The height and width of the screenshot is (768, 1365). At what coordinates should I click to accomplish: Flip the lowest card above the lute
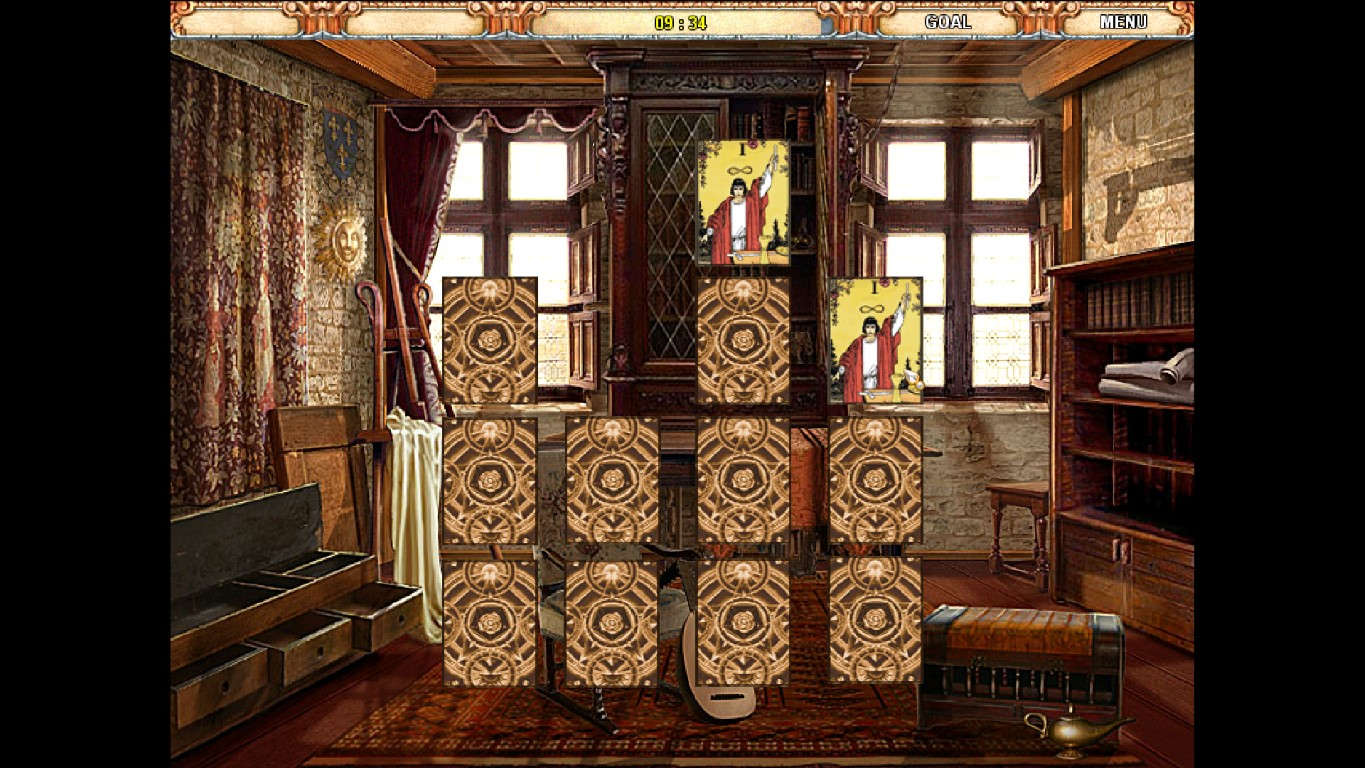point(614,621)
